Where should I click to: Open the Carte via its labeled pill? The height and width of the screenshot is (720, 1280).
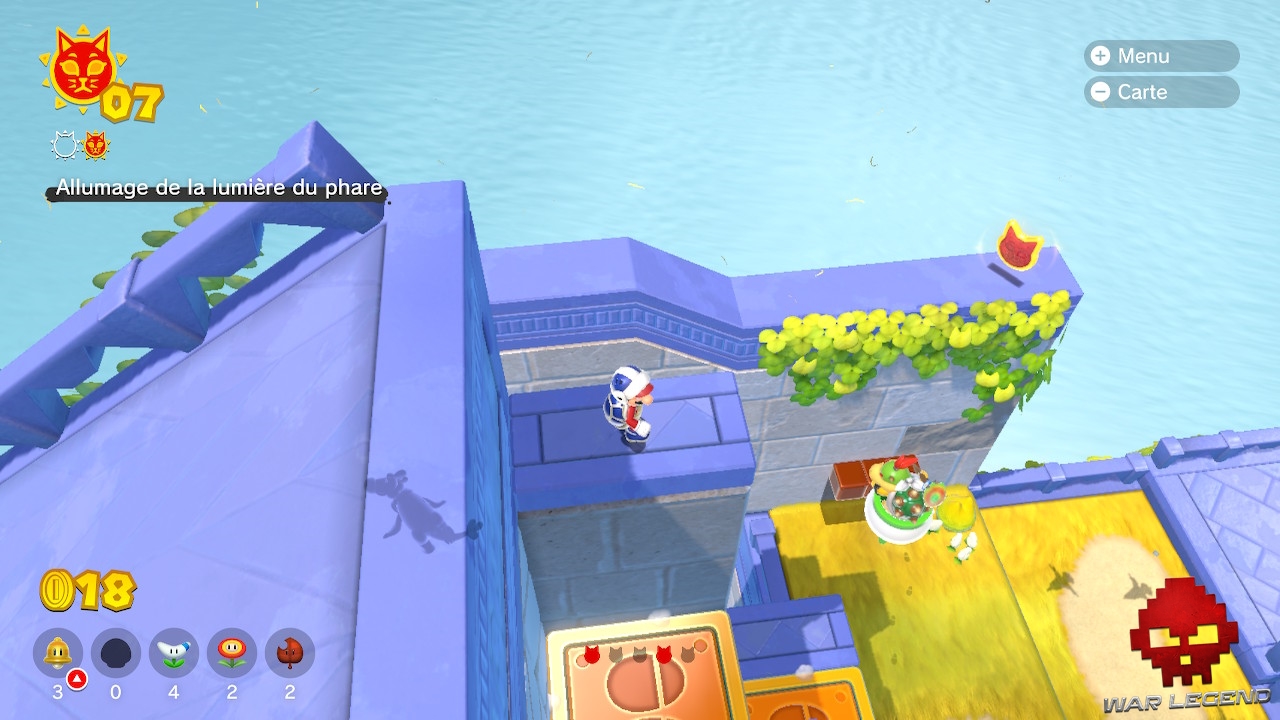pos(1160,92)
